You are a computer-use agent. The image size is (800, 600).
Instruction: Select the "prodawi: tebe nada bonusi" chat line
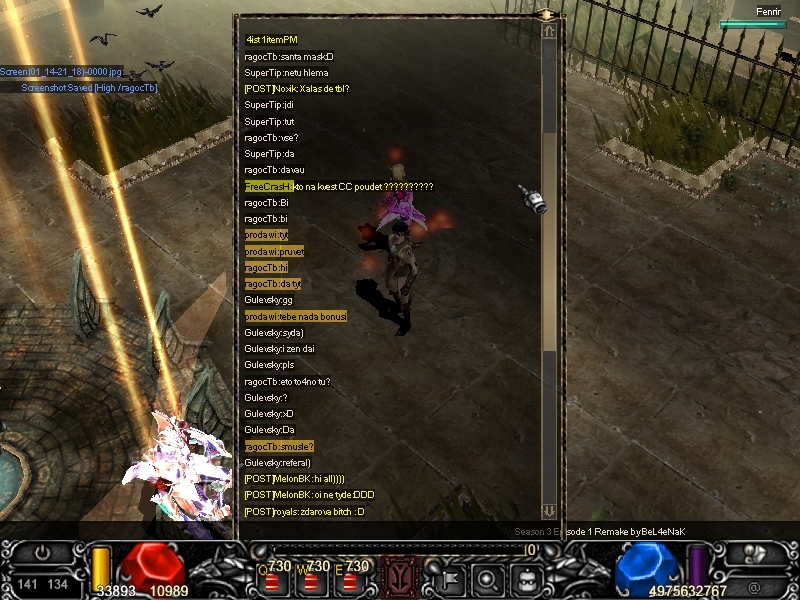click(x=295, y=316)
